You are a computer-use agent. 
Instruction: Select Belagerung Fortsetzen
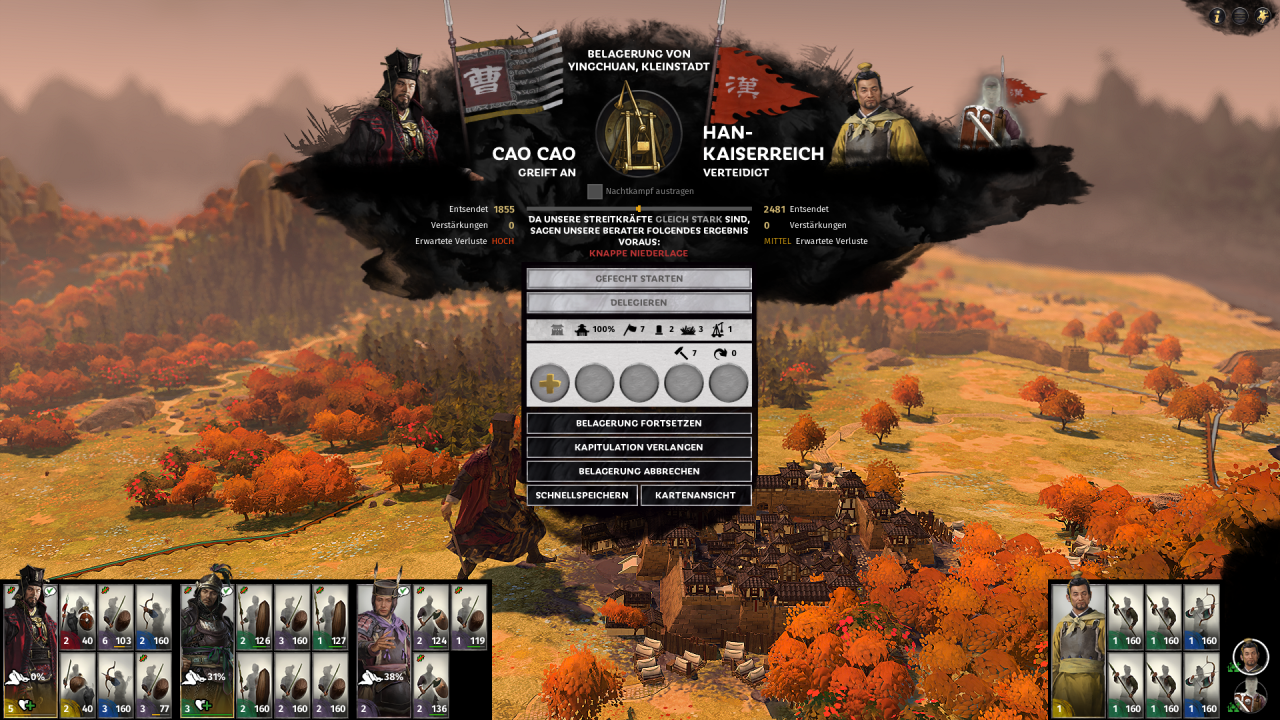click(x=639, y=423)
